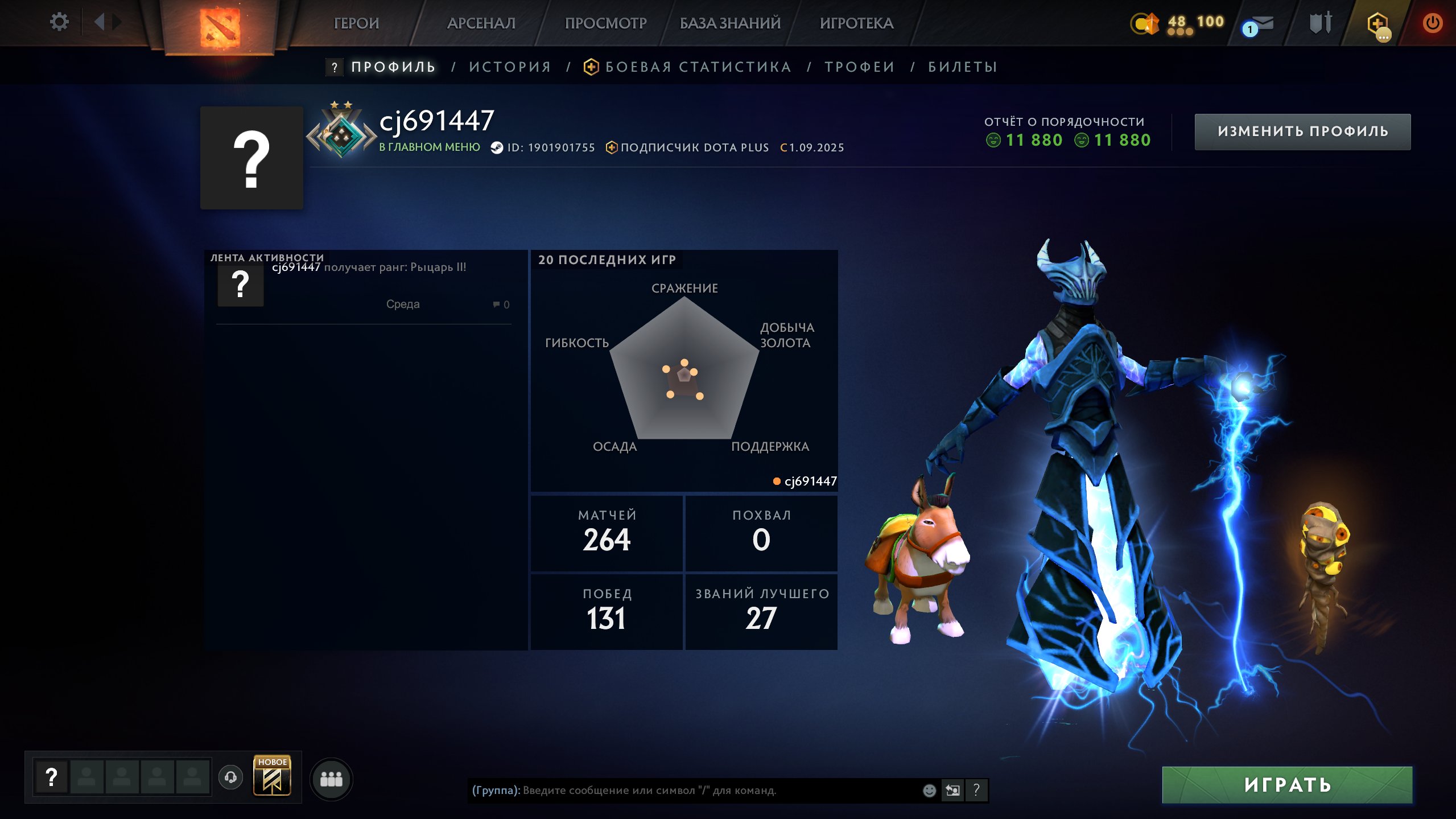Viewport: 1456px width, 819px height.
Task: Open the ГЕРОИ menu
Action: [356, 23]
